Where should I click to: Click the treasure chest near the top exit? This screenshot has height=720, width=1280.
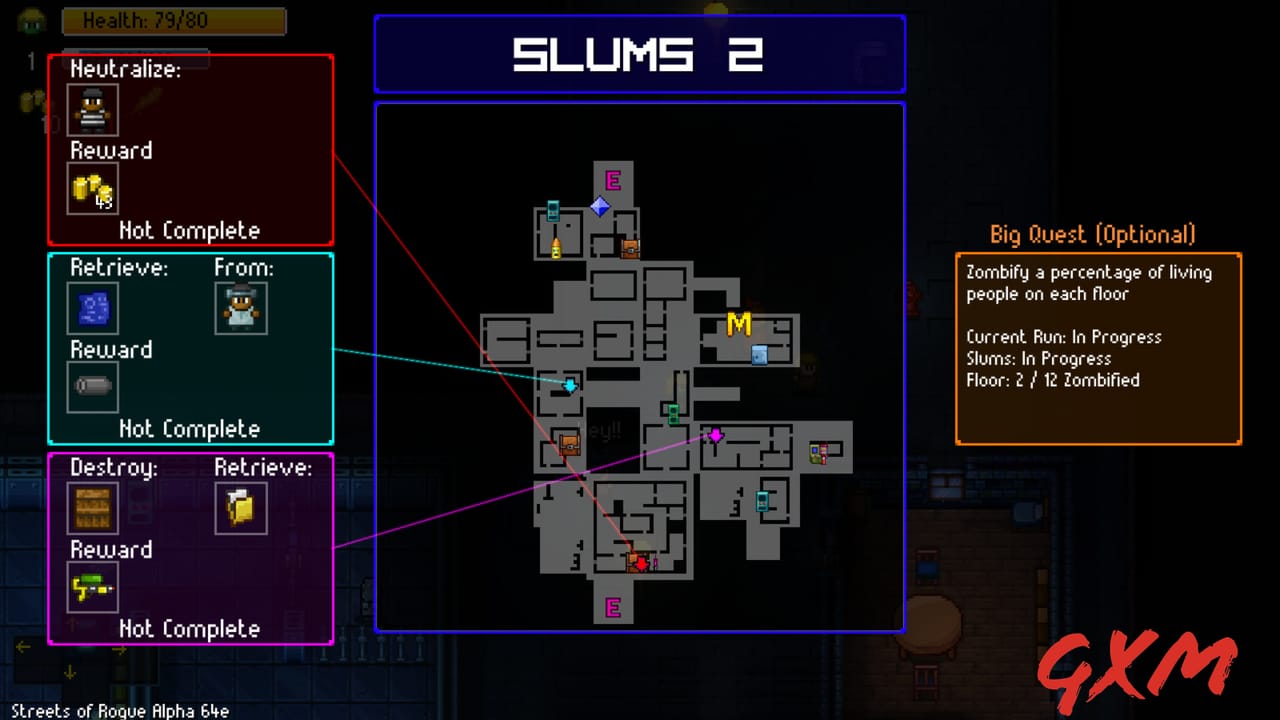[x=629, y=247]
